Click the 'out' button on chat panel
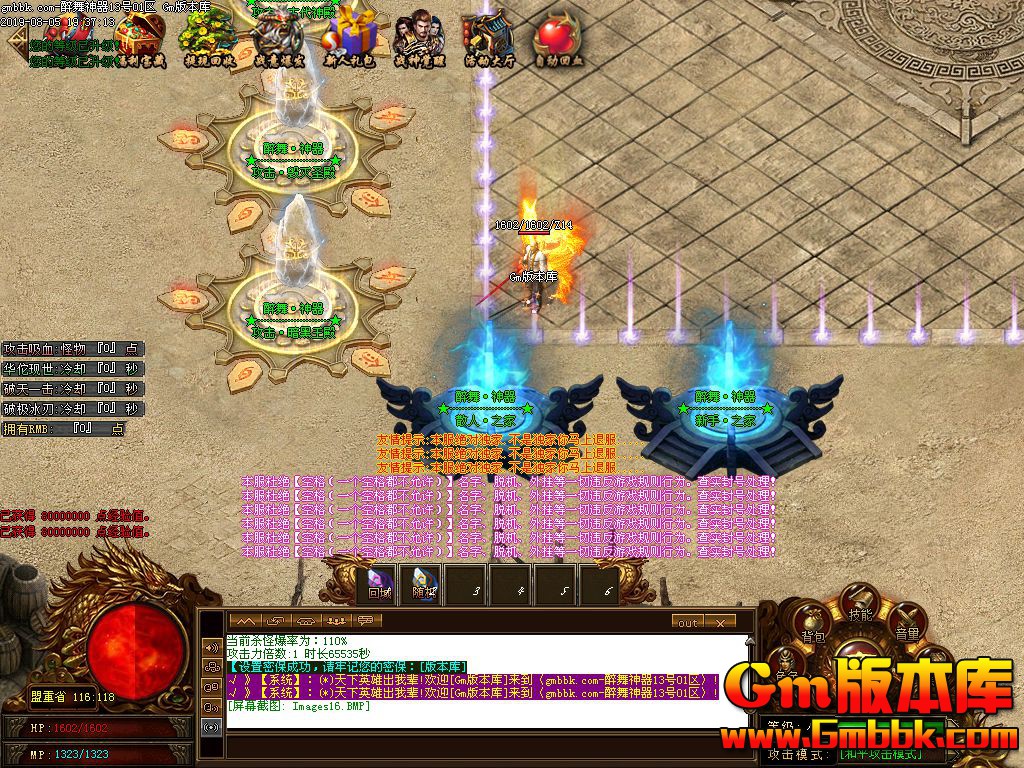The width and height of the screenshot is (1024, 768). pos(688,622)
